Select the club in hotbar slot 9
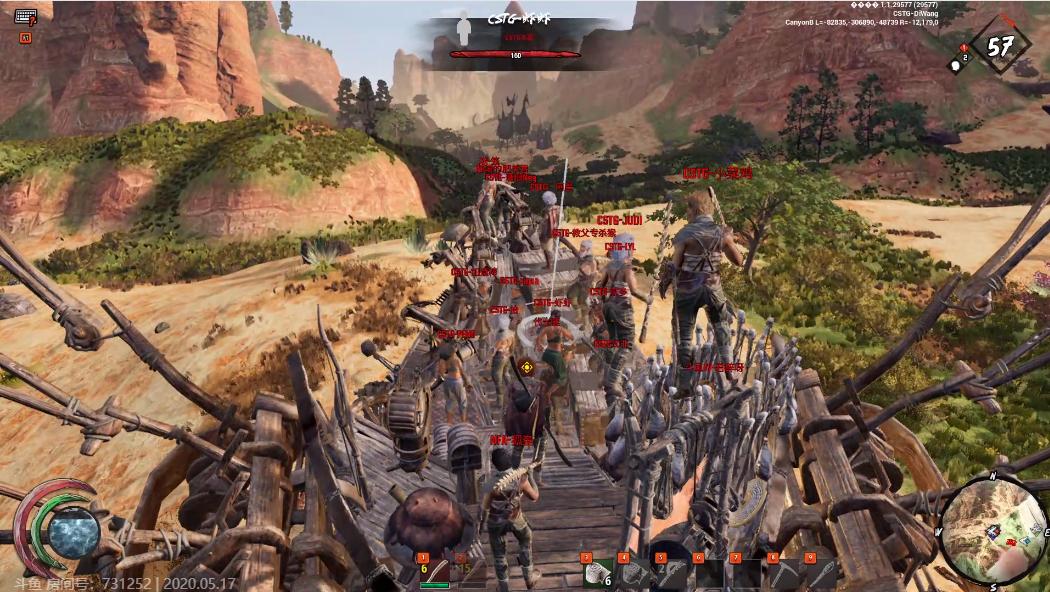The height and width of the screenshot is (592, 1050). pos(821,573)
